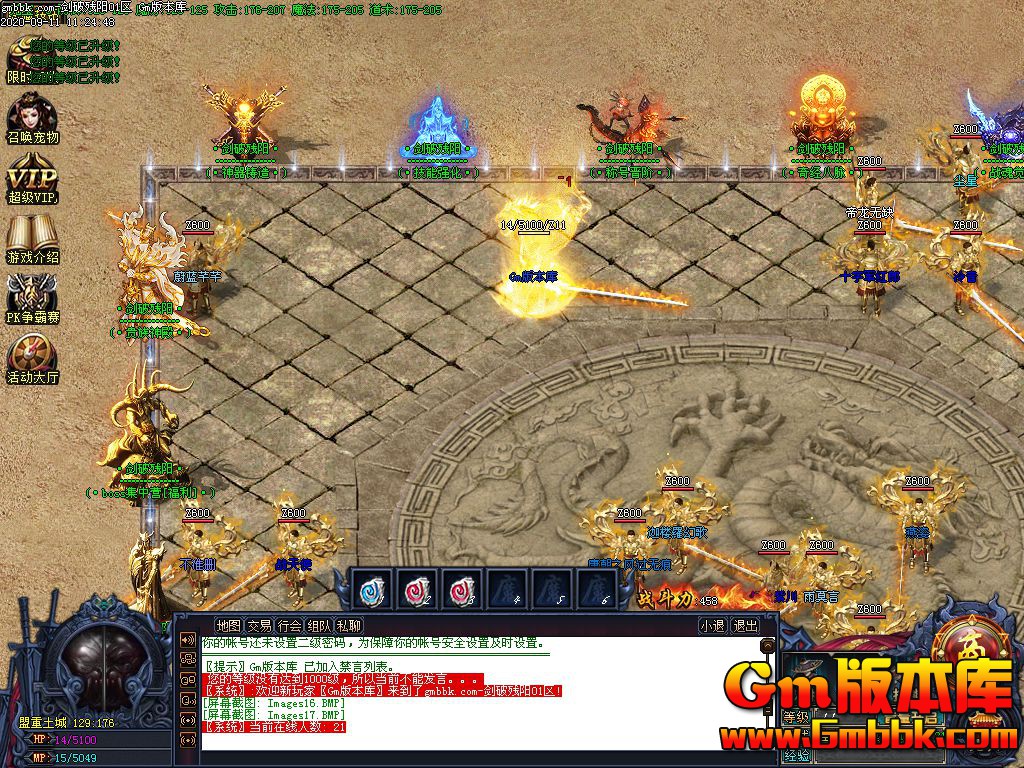
Task: Open the 活动大厅 event hall
Action: (33, 360)
